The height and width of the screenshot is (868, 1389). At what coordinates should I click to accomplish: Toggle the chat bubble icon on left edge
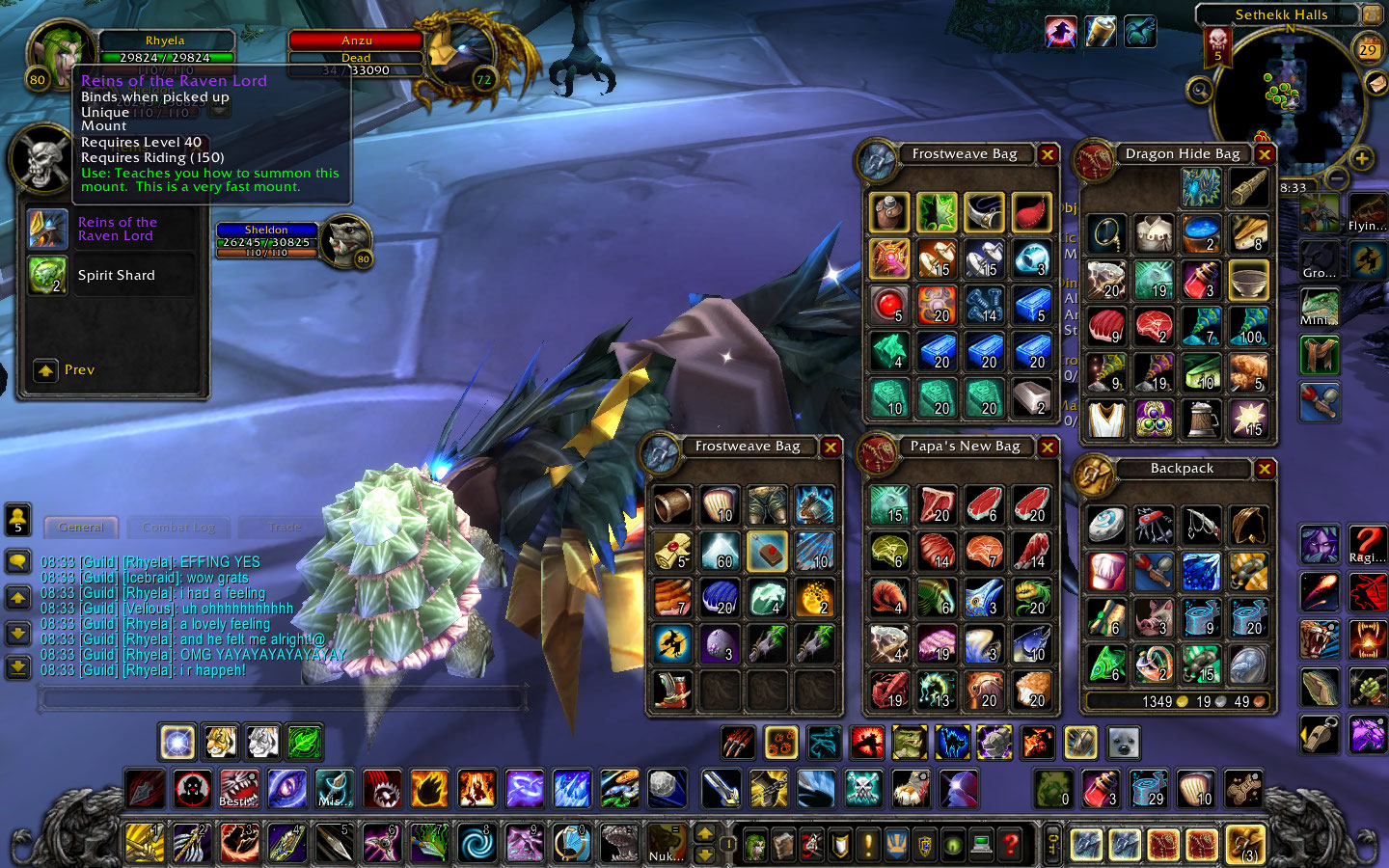point(18,560)
